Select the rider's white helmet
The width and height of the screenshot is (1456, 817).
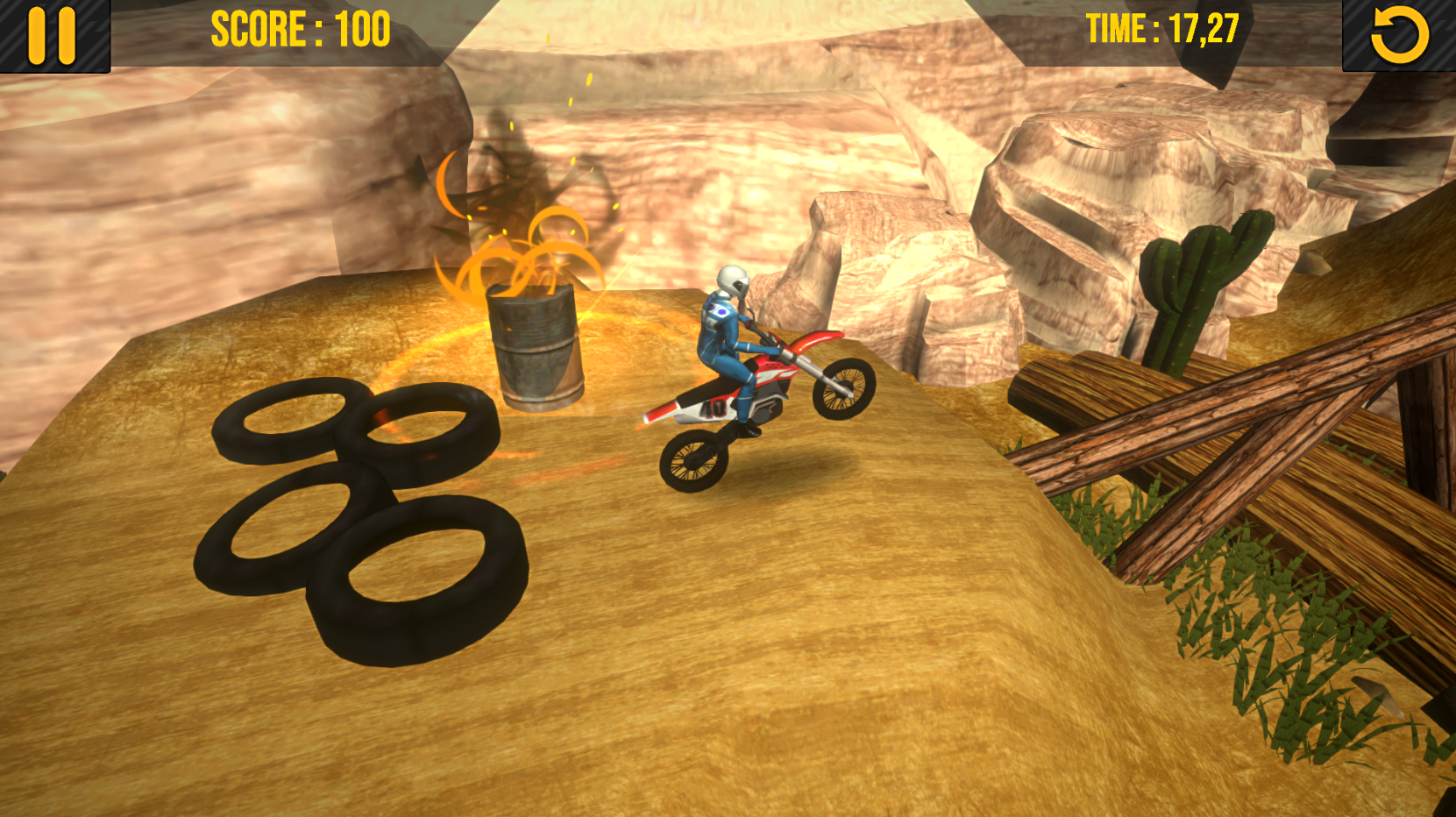point(733,282)
